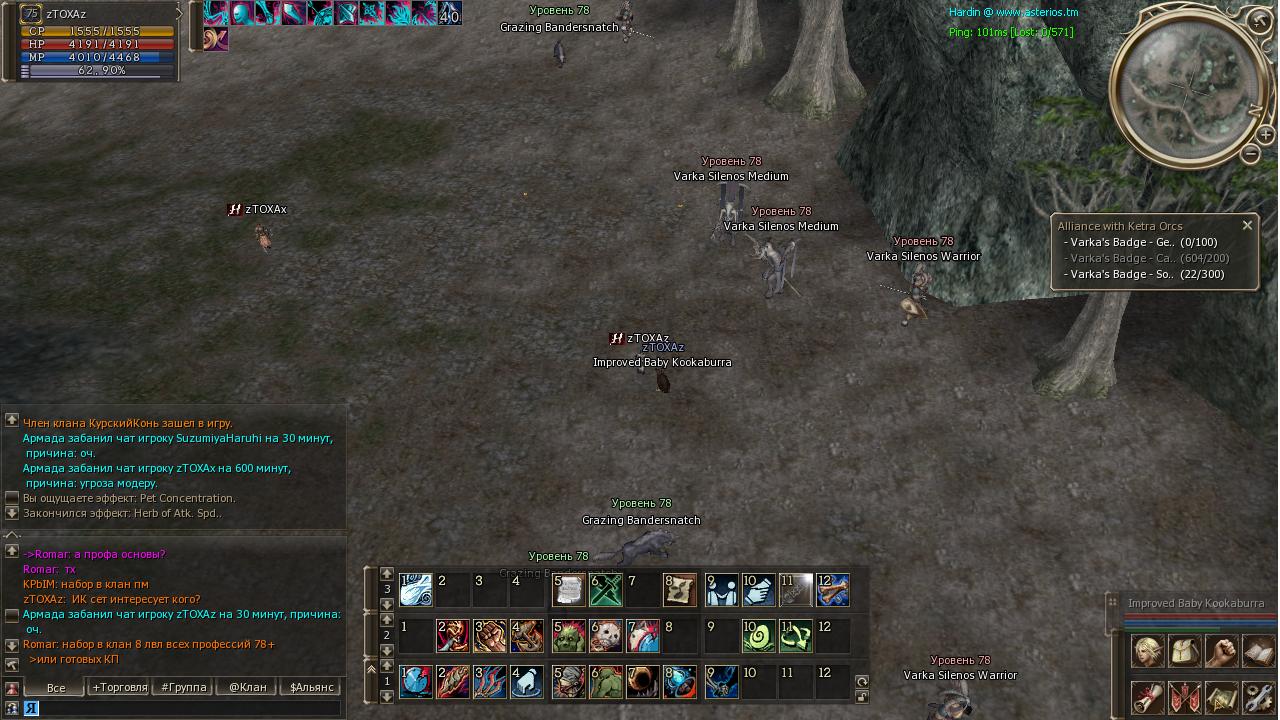Use the green crossed swords hotbar skill
This screenshot has height=720, width=1280.
click(x=606, y=590)
